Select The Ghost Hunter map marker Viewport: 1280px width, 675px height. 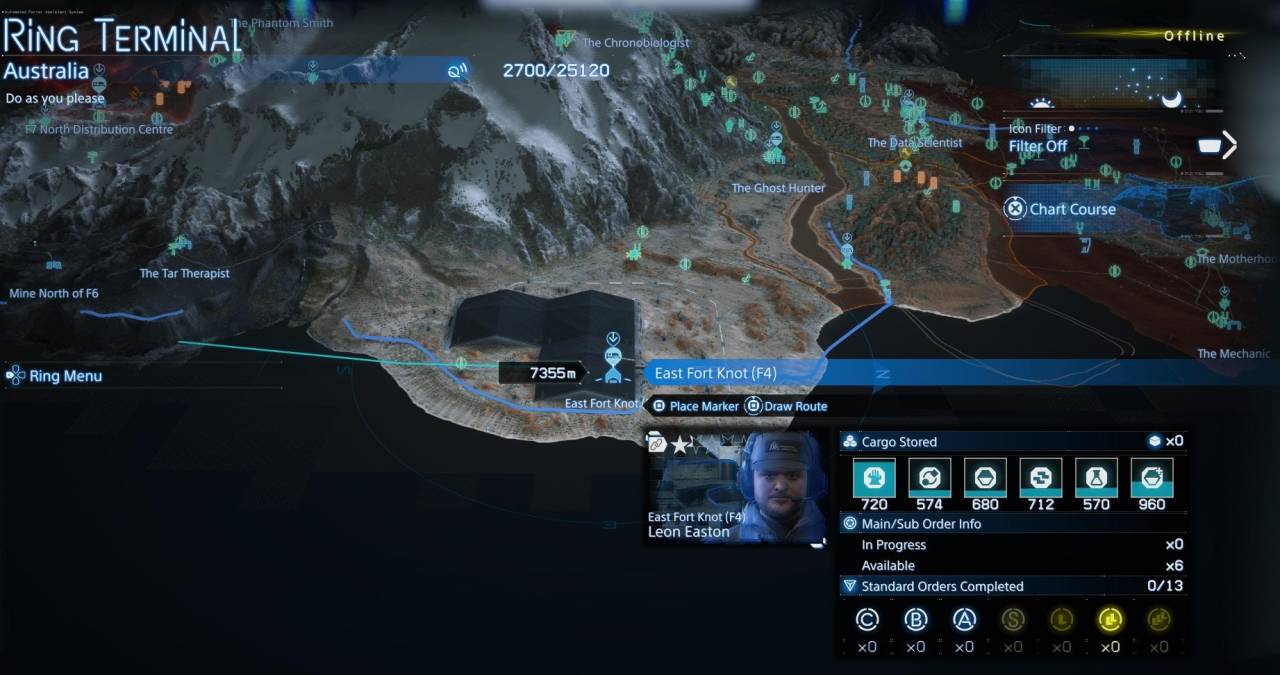click(x=778, y=187)
